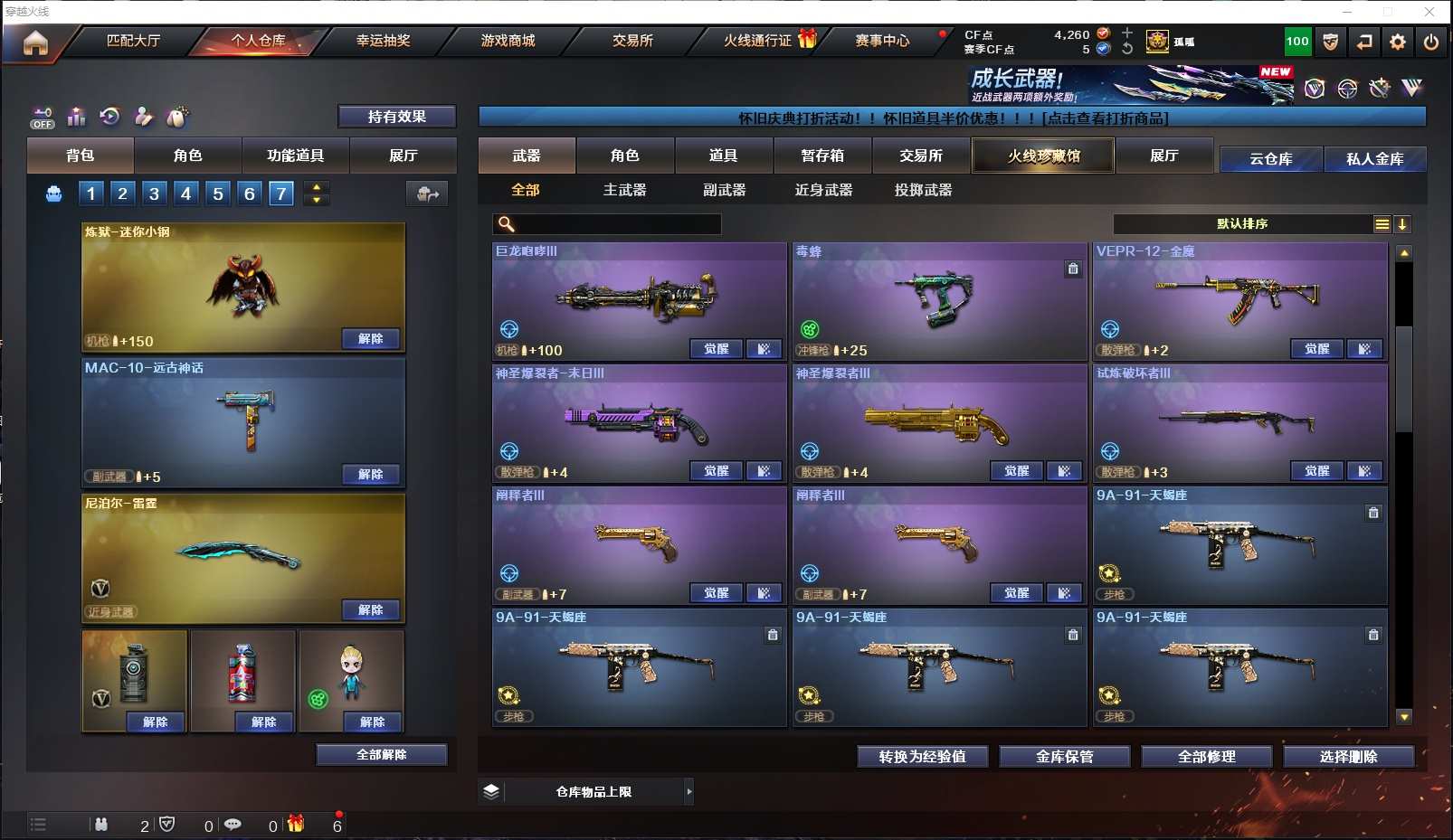Awaken the 巨龙咆哮III machine gun
Image resolution: width=1453 pixels, height=840 pixels.
(716, 349)
